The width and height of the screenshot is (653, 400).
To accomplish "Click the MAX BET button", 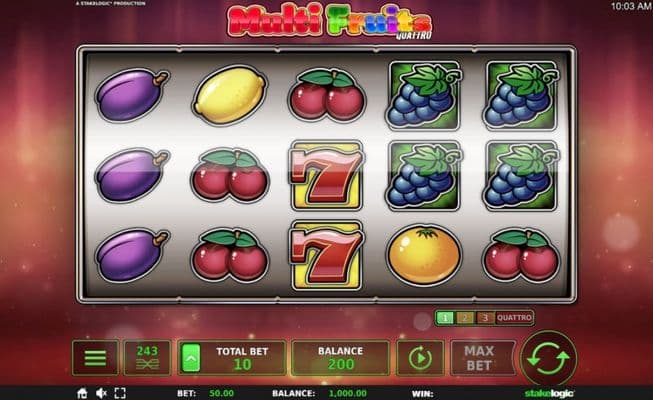I will tap(480, 357).
